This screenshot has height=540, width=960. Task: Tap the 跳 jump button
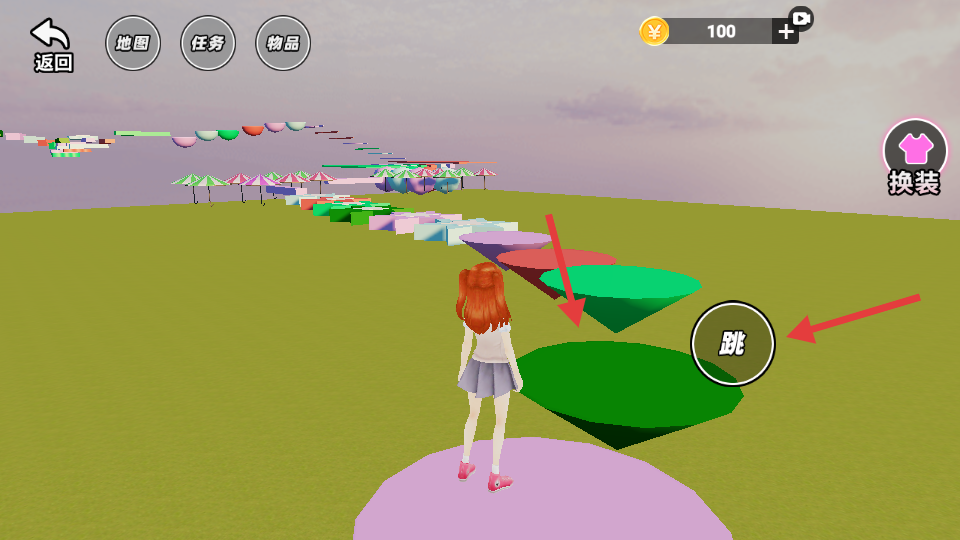(x=733, y=344)
